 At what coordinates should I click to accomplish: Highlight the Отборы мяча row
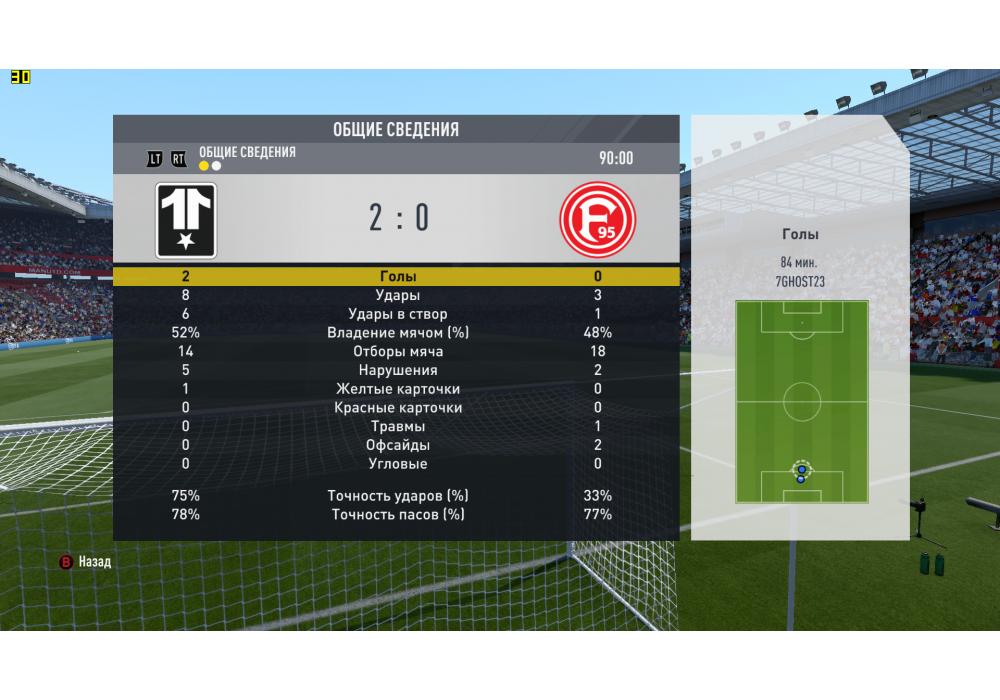click(397, 352)
